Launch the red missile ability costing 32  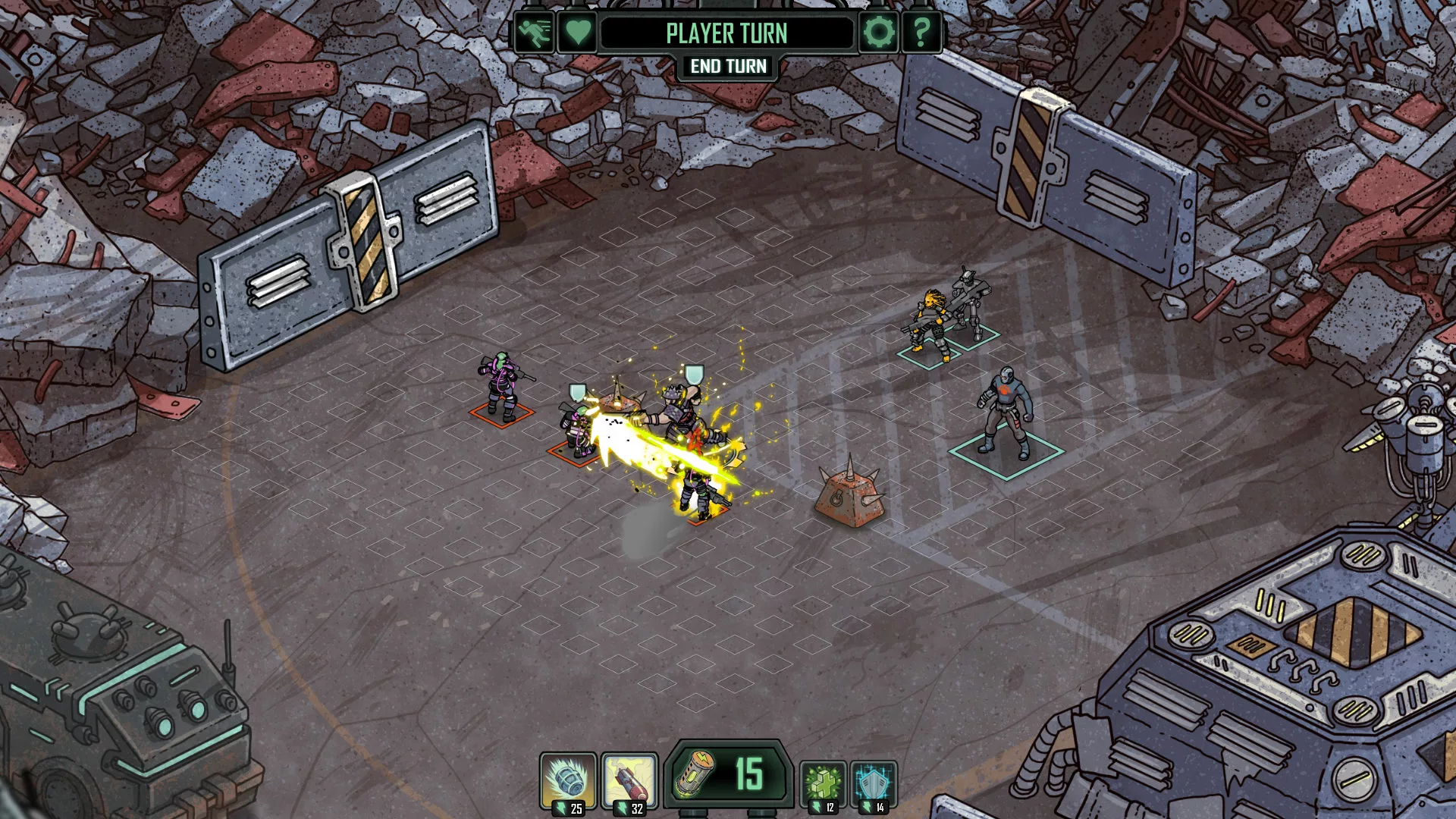click(629, 781)
